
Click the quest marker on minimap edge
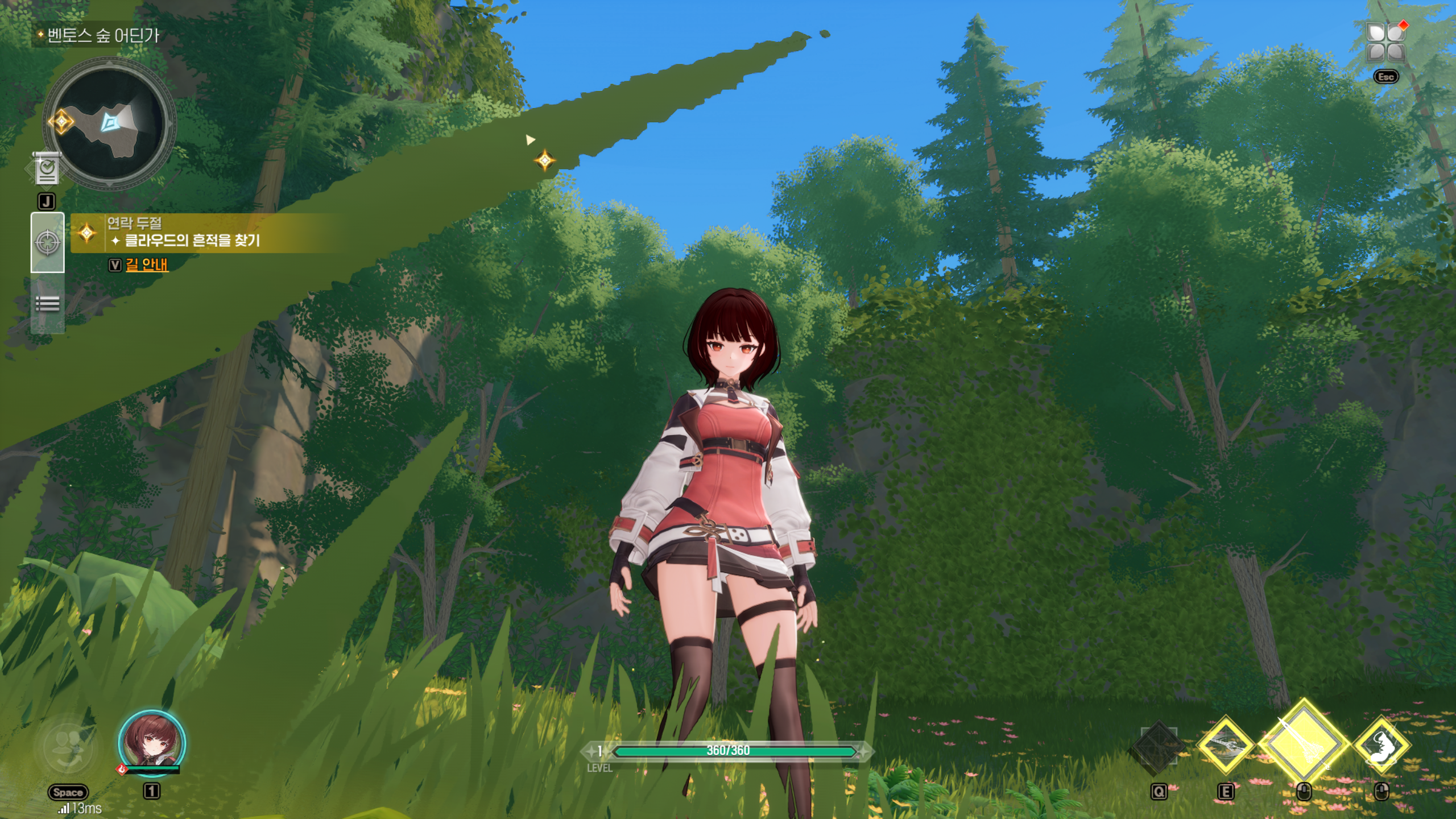click(61, 121)
